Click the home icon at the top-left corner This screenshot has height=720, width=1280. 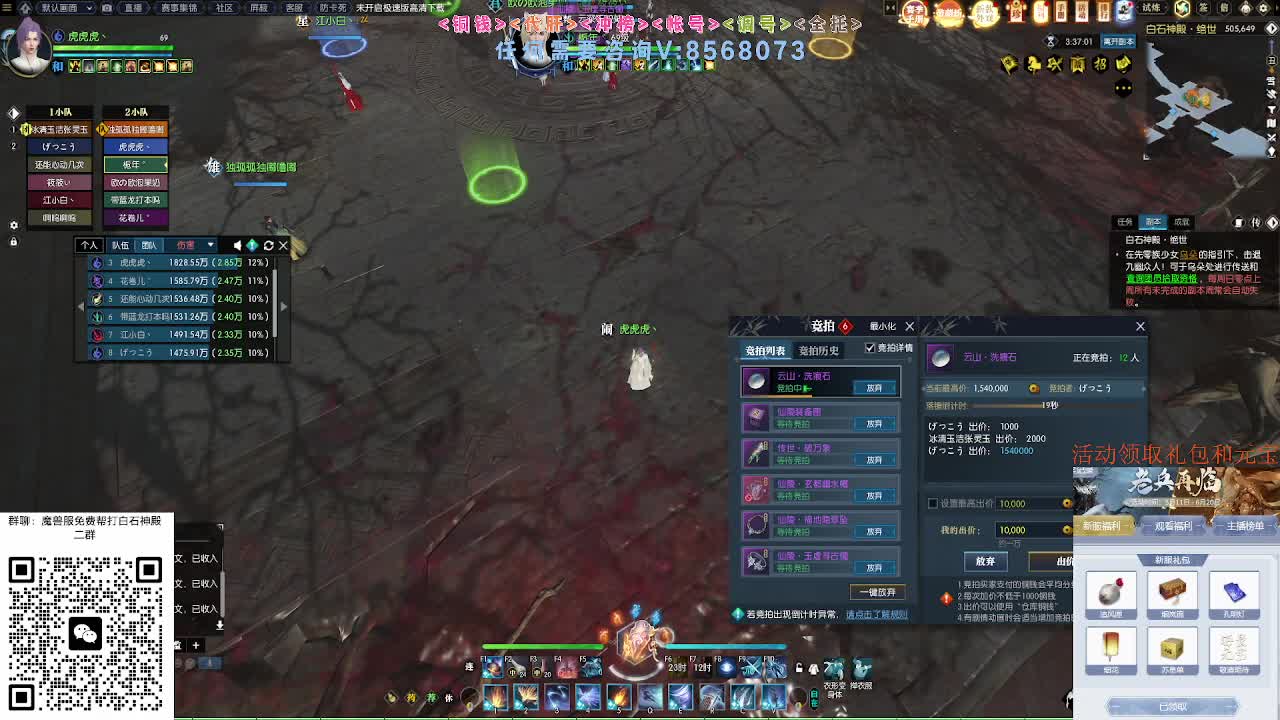coord(26,8)
